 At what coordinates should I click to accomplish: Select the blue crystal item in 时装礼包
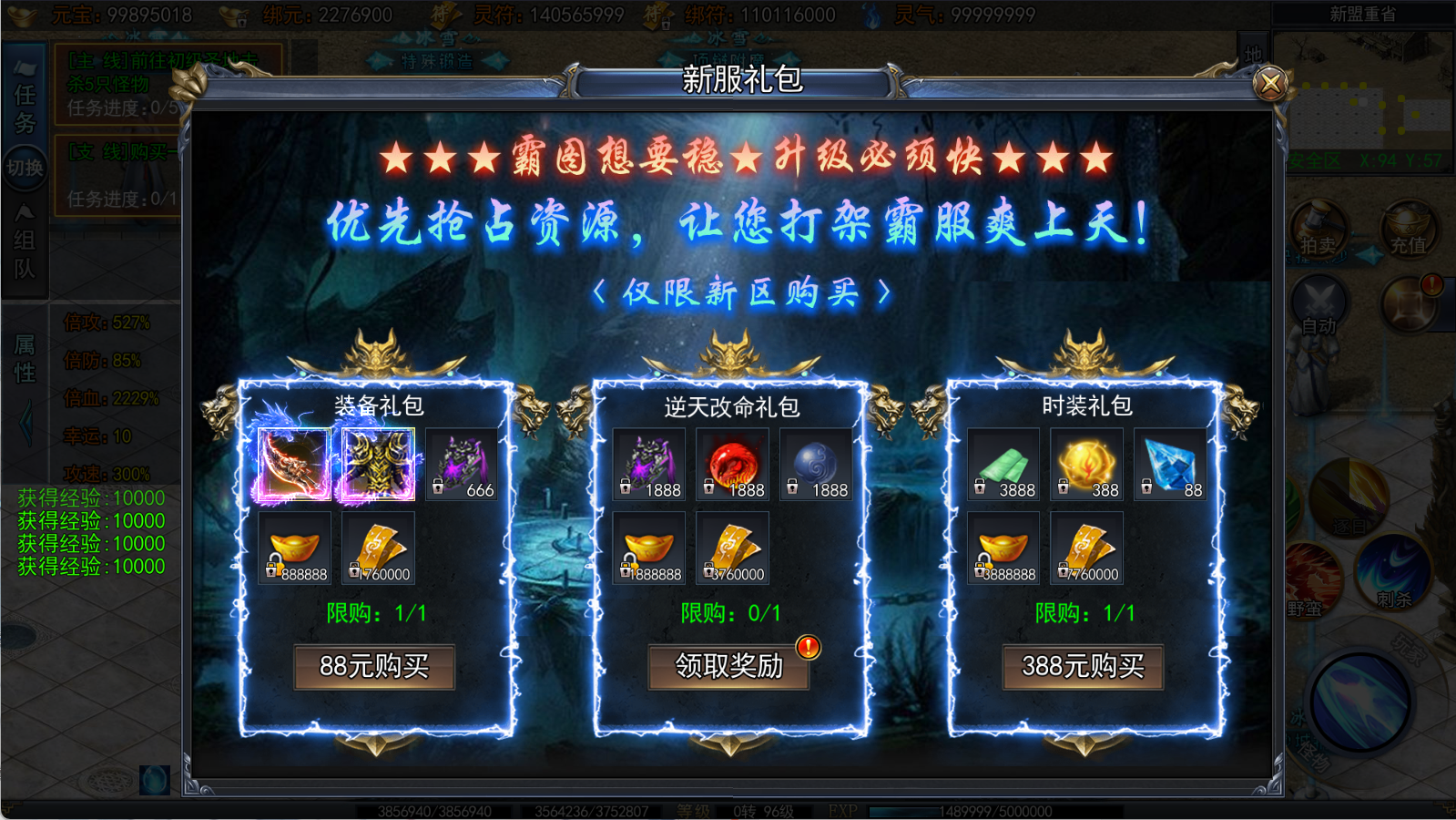[1170, 463]
